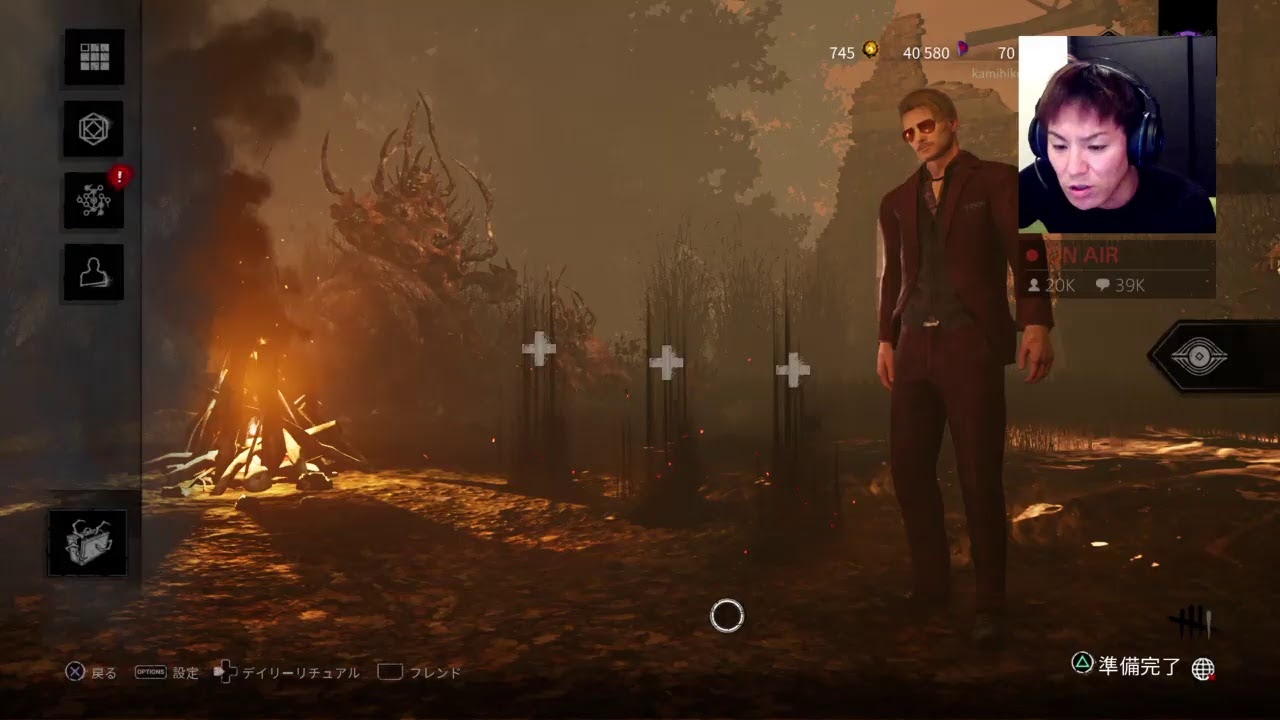Image resolution: width=1280 pixels, height=720 pixels.
Task: Open 設定 settings
Action: click(168, 673)
